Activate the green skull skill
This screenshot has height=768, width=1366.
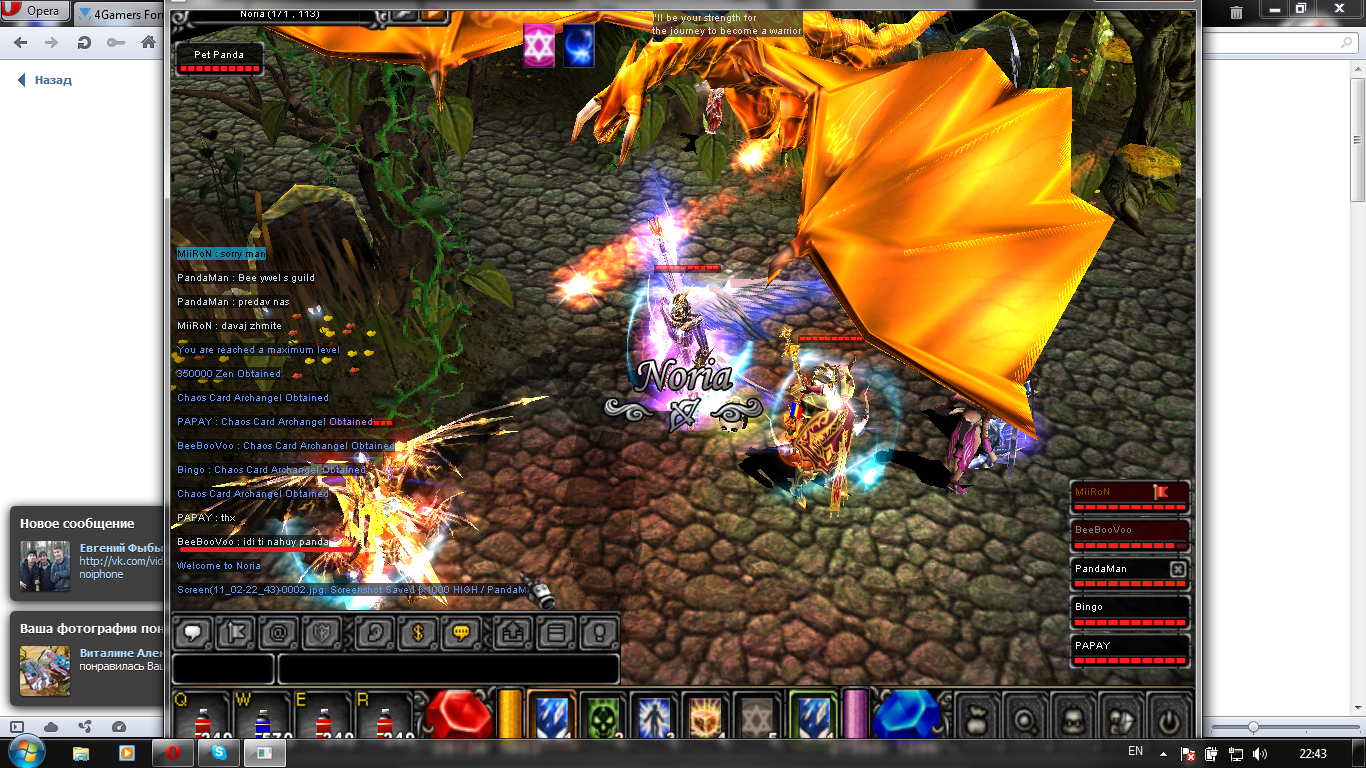point(603,719)
